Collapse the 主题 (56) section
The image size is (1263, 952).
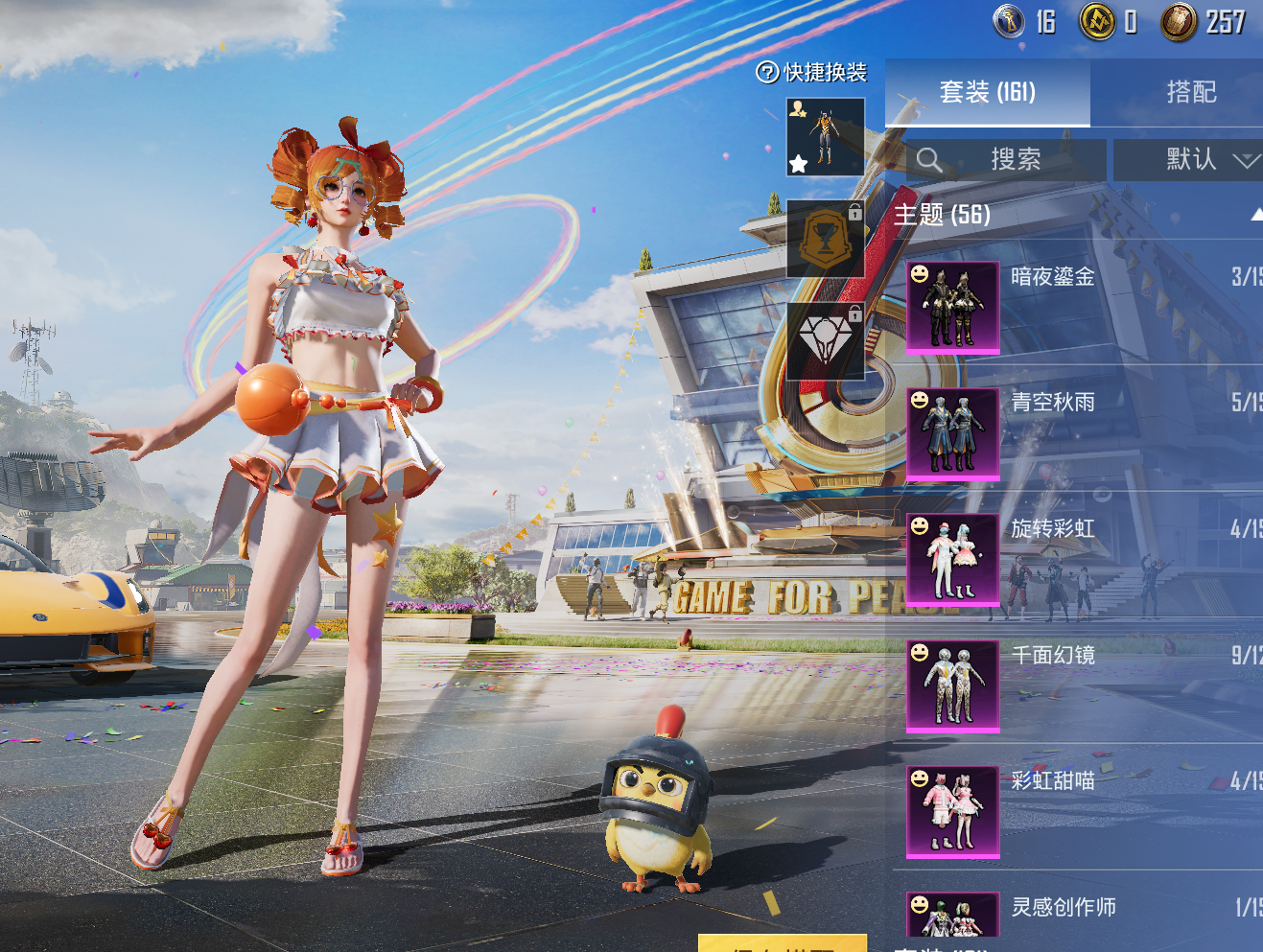click(1255, 215)
